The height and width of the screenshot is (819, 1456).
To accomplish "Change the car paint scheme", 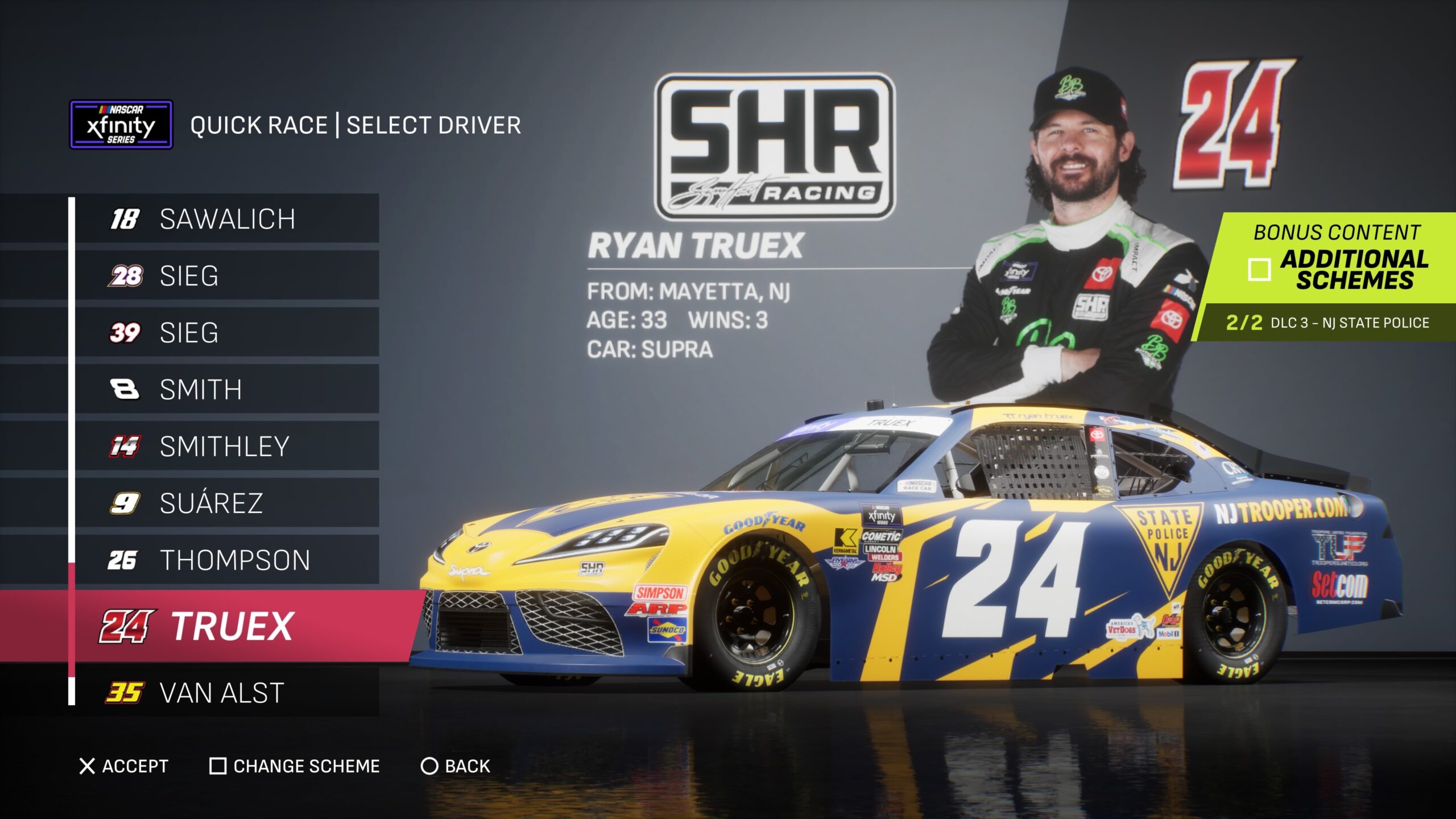I will coord(295,766).
